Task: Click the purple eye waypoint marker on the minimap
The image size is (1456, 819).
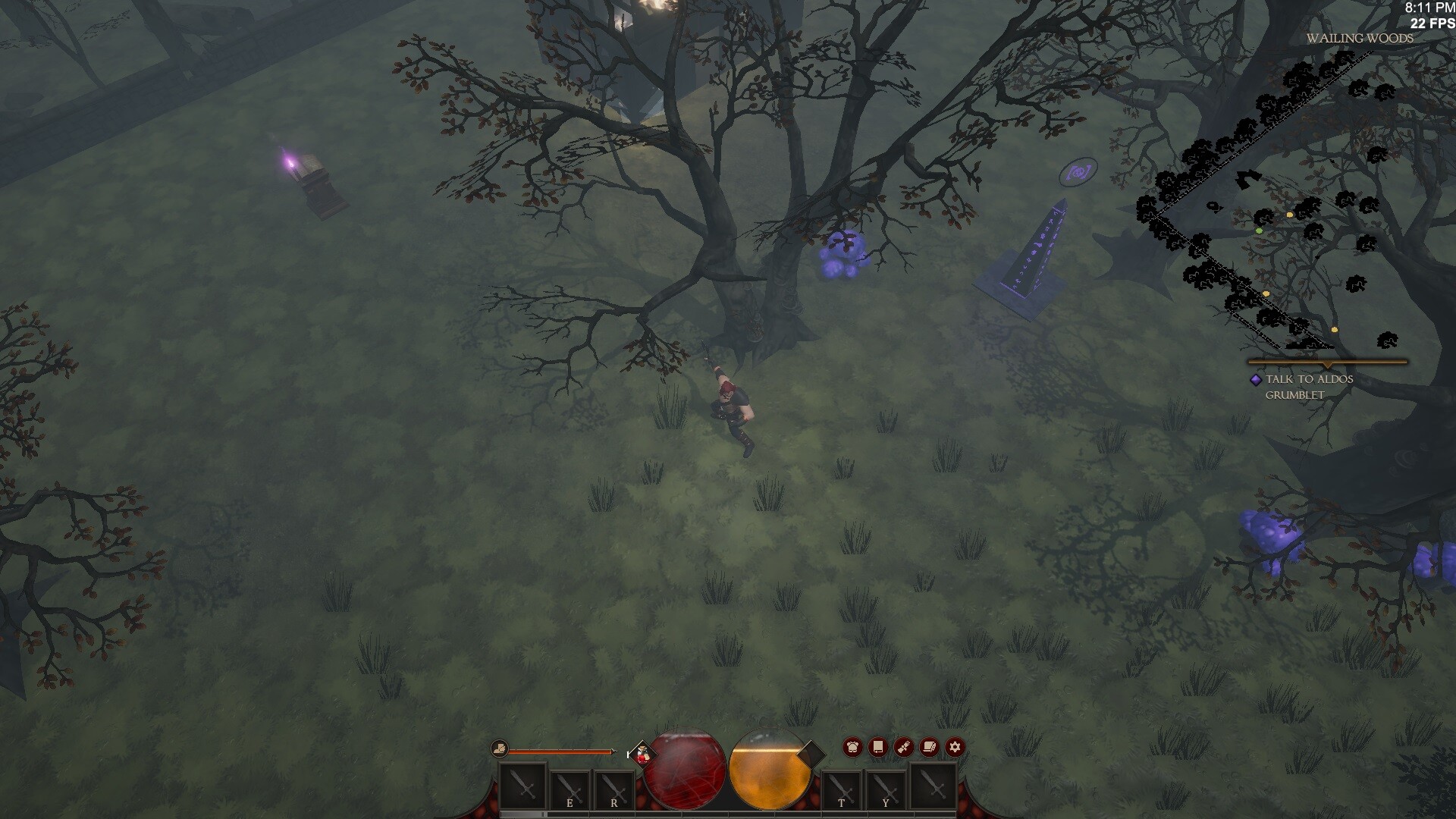Action: [x=1079, y=173]
